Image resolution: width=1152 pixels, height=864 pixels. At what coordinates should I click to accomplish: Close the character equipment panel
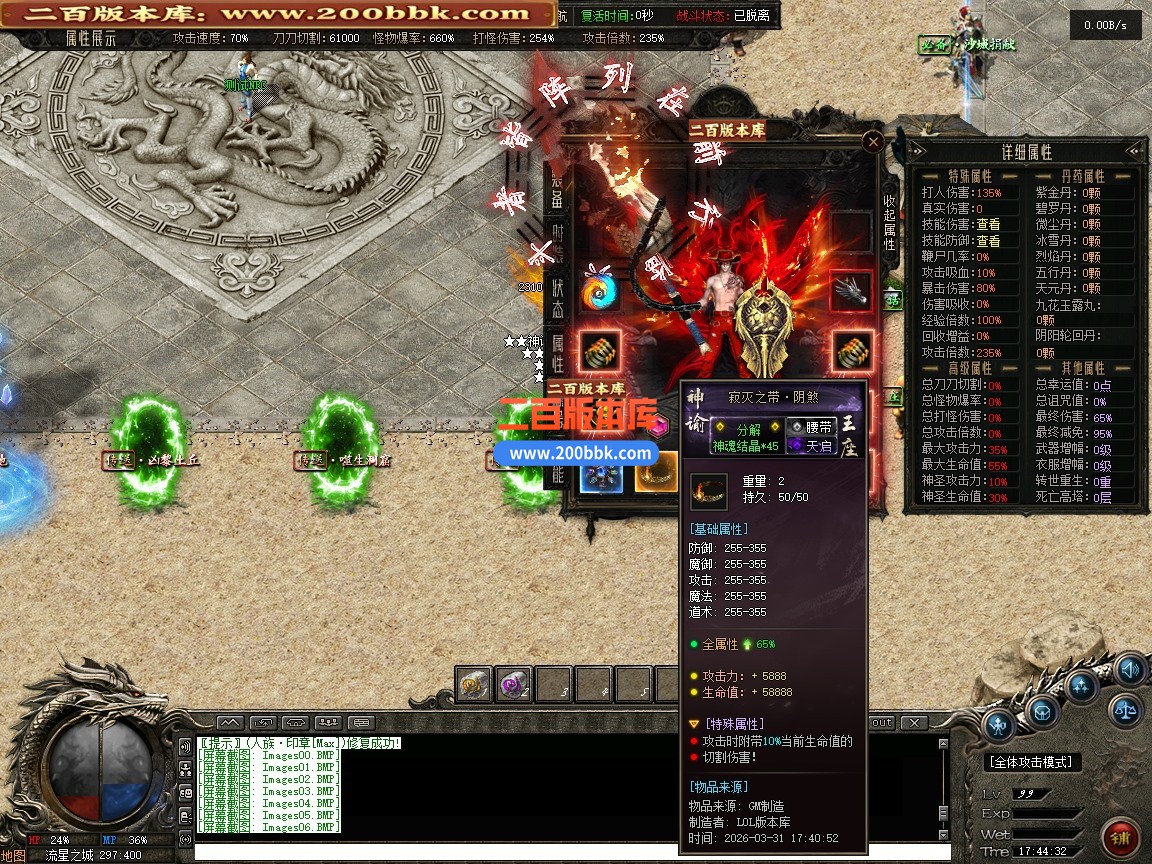pos(873,142)
